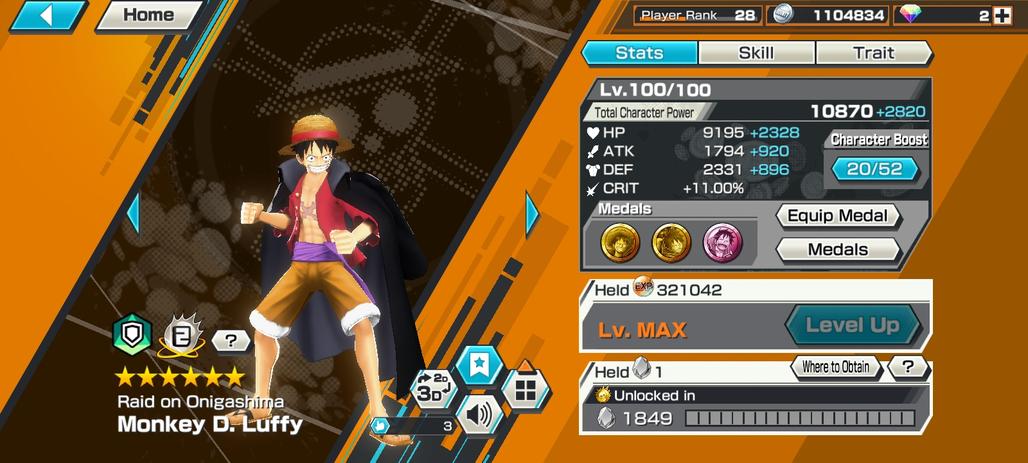Add more rainbow diamonds with plus button

pos(1002,15)
